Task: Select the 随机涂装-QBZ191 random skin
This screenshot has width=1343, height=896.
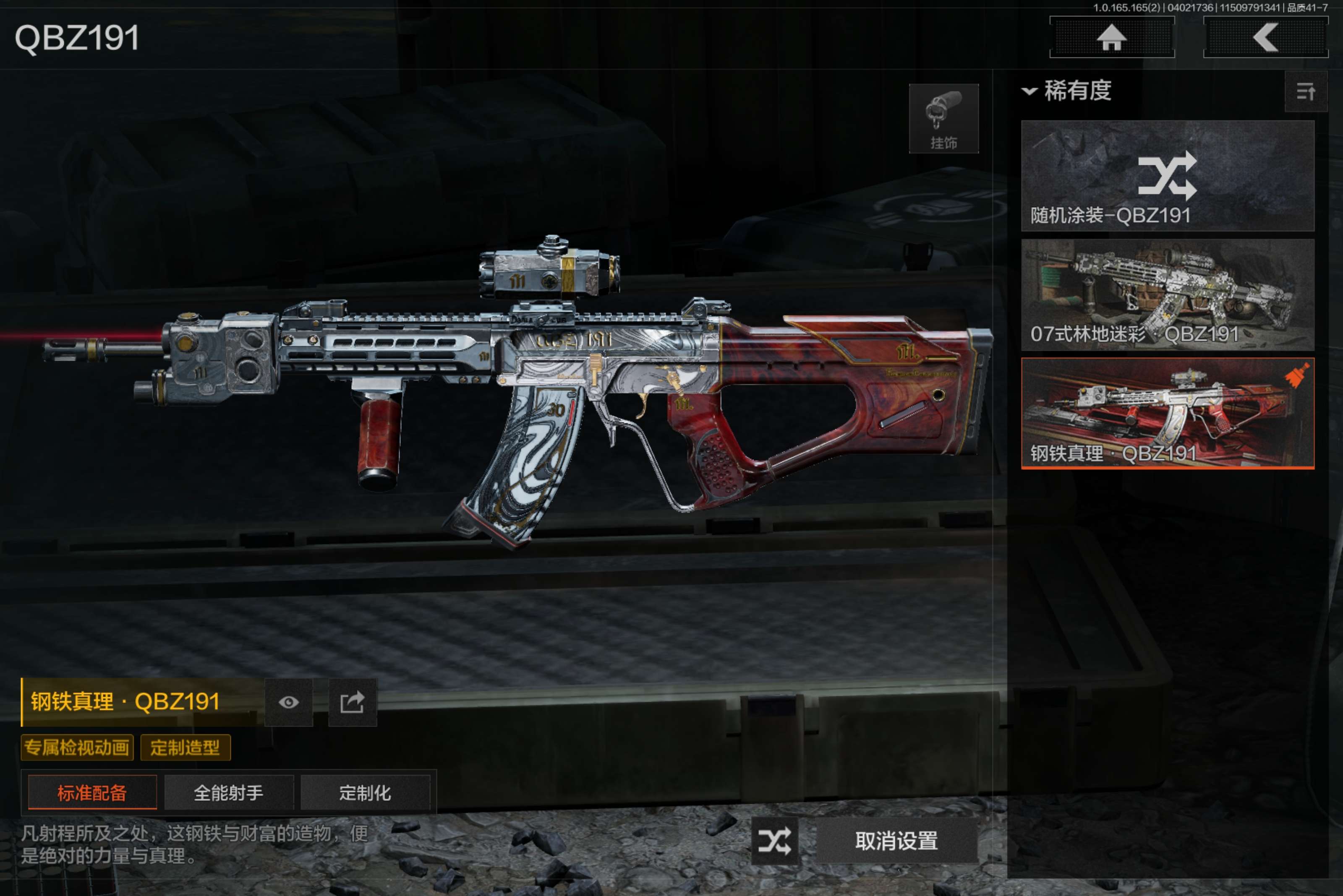Action: (1167, 175)
